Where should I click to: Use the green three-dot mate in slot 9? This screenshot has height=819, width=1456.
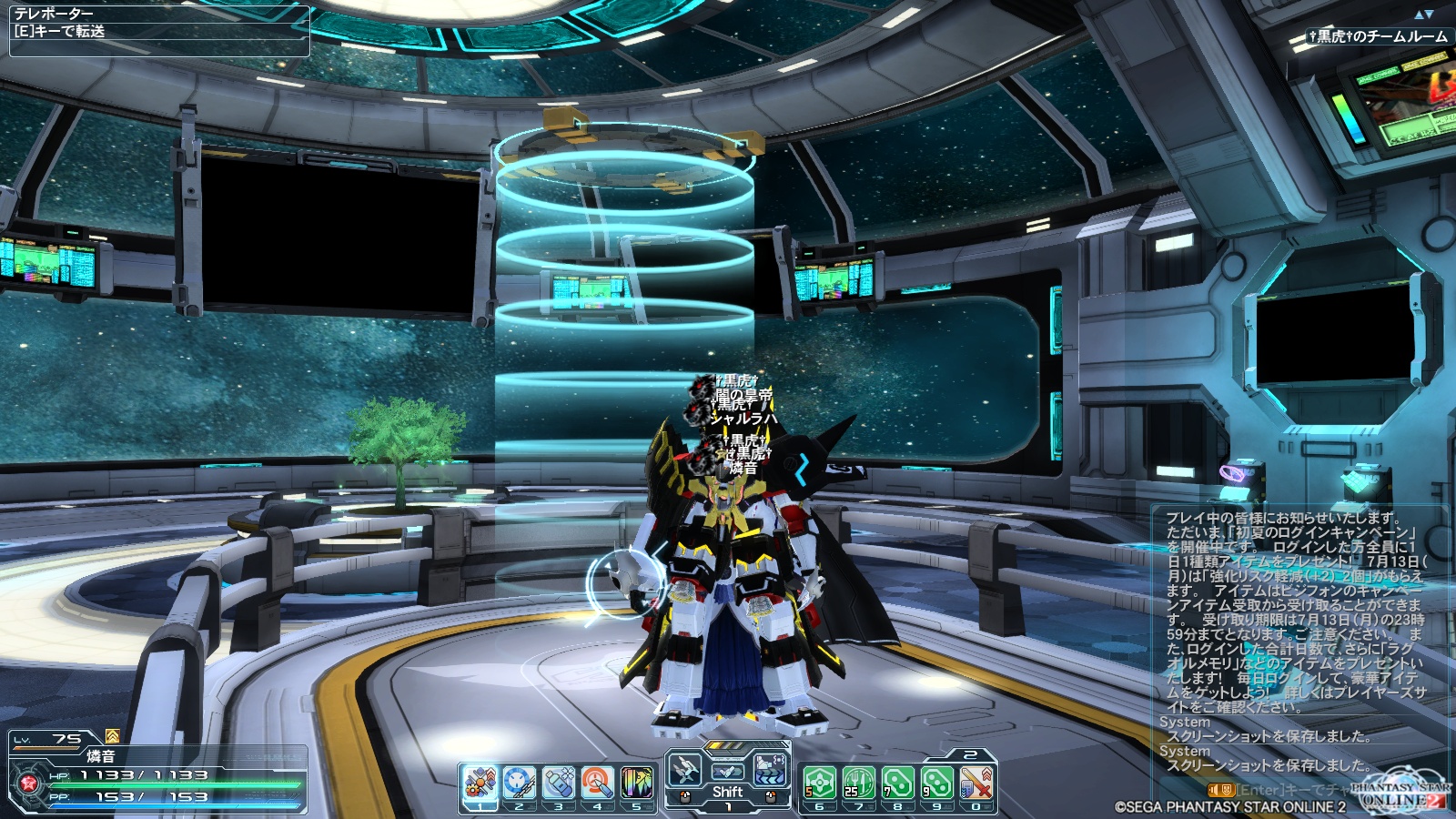coord(937,783)
